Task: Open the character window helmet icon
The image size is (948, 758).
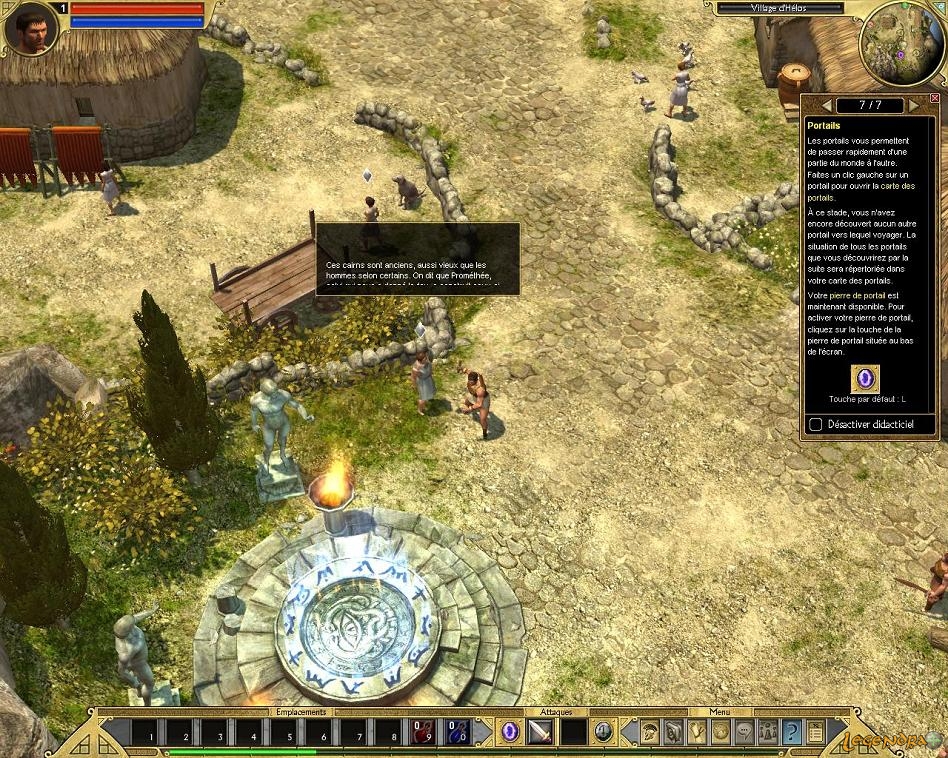Action: 650,732
